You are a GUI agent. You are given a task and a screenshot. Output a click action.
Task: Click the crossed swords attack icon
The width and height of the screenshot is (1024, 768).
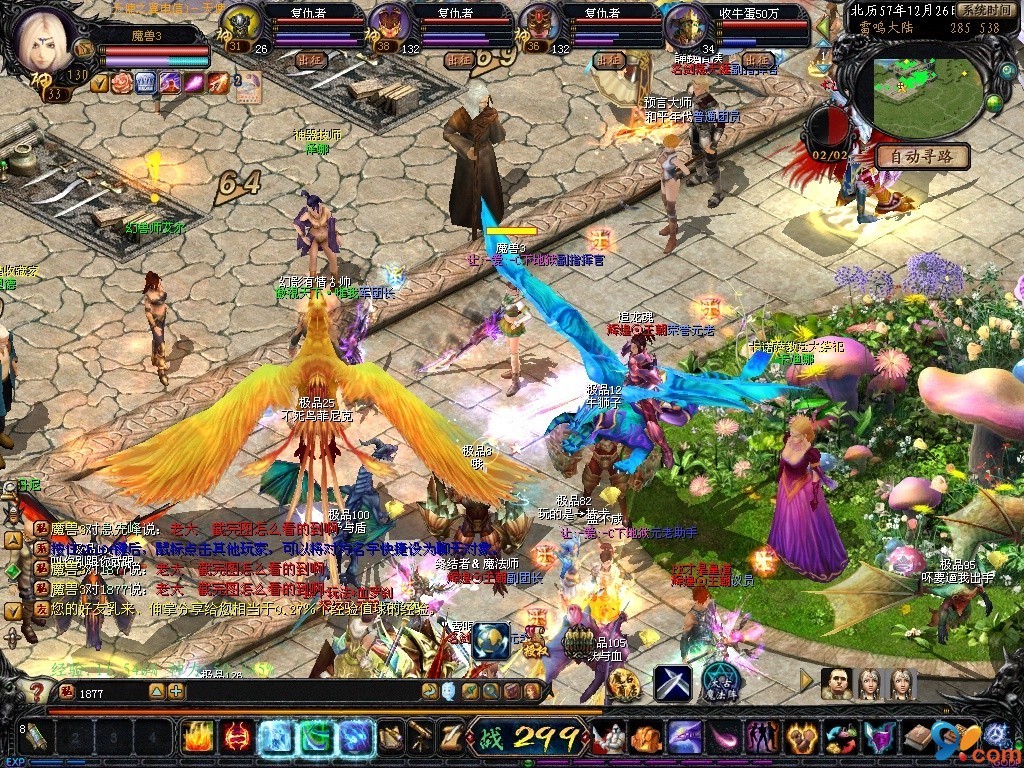pyautogui.click(x=673, y=683)
